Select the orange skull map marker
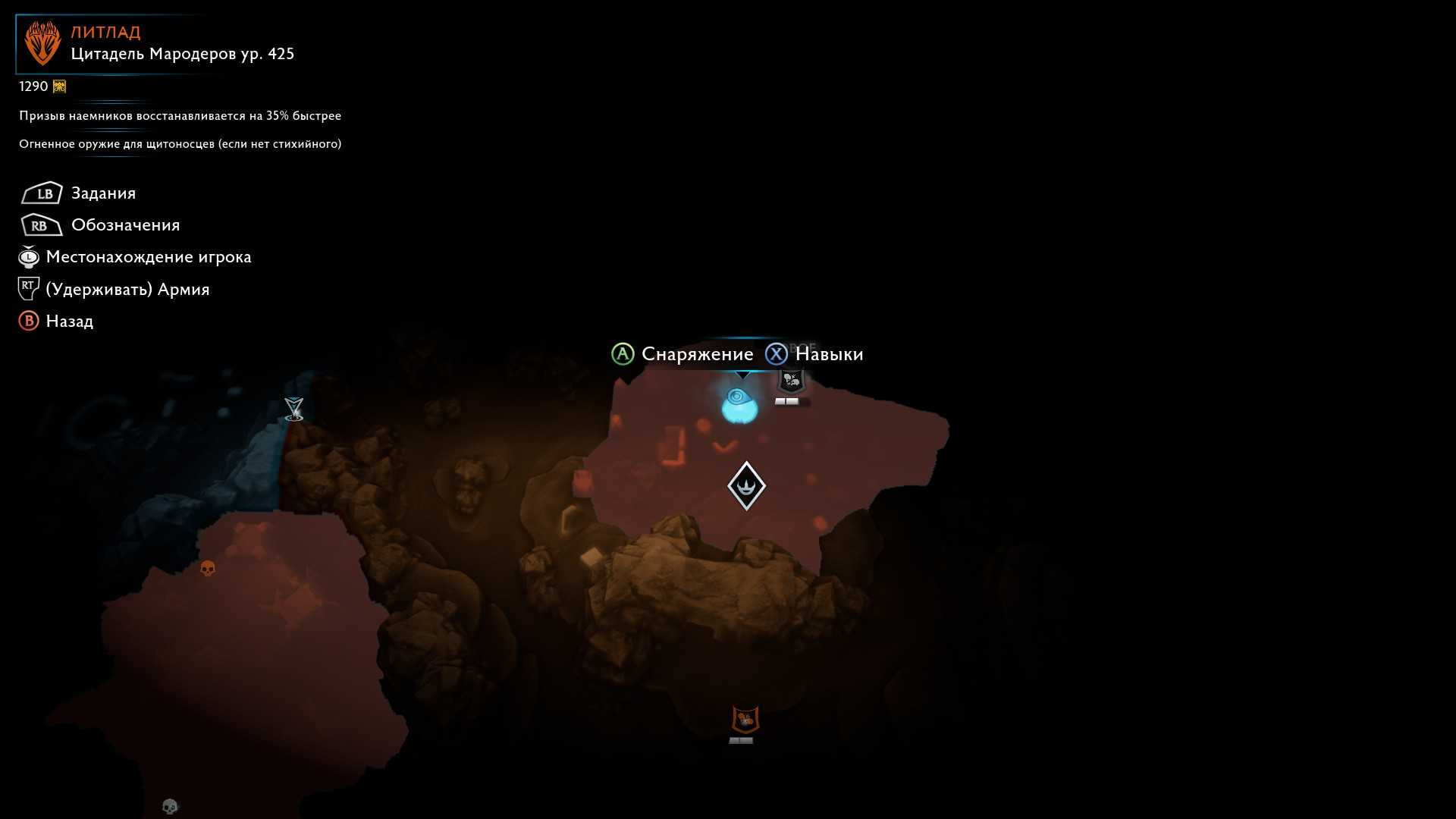 click(x=207, y=568)
